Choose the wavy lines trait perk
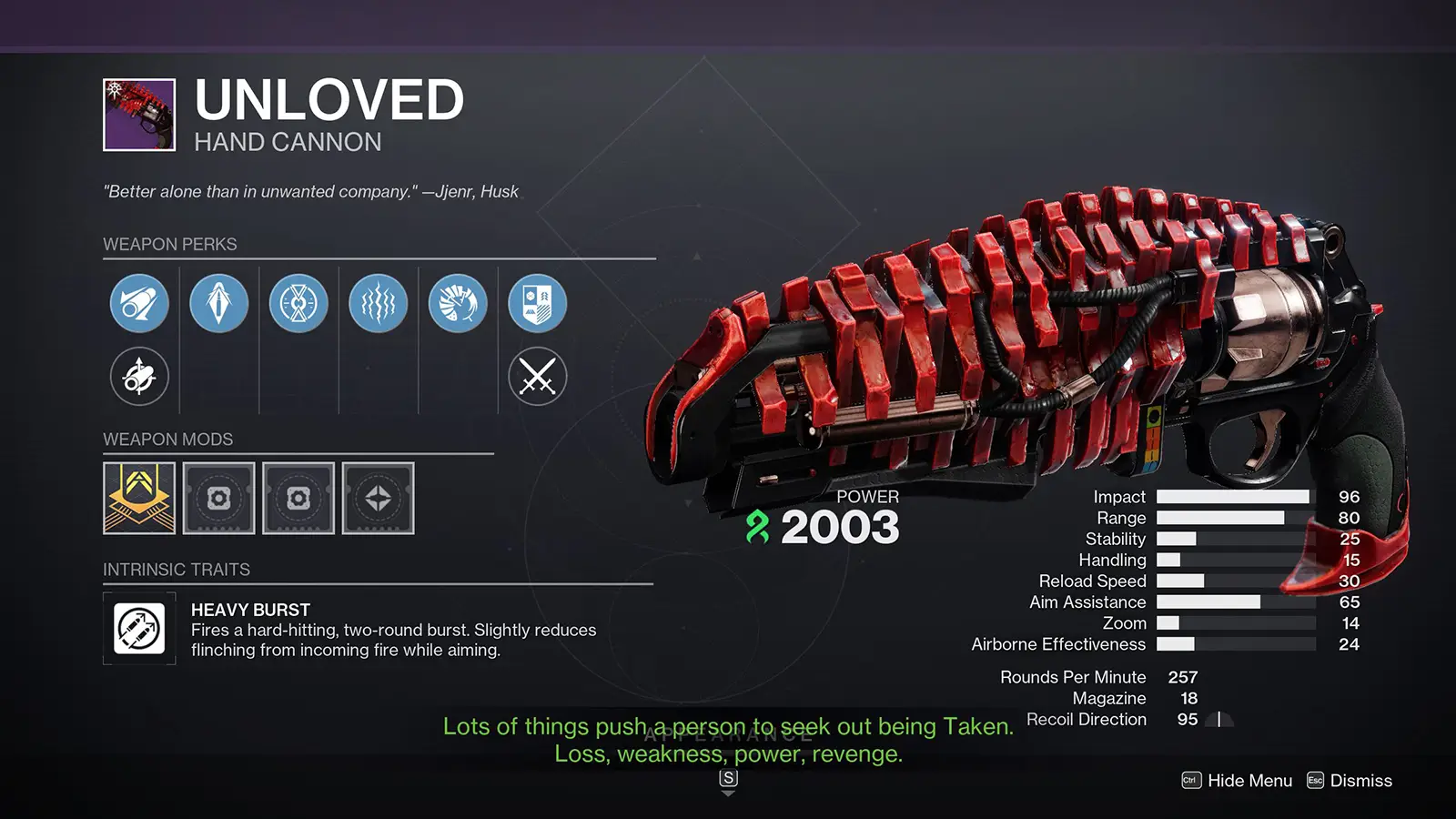1456x819 pixels. [378, 303]
